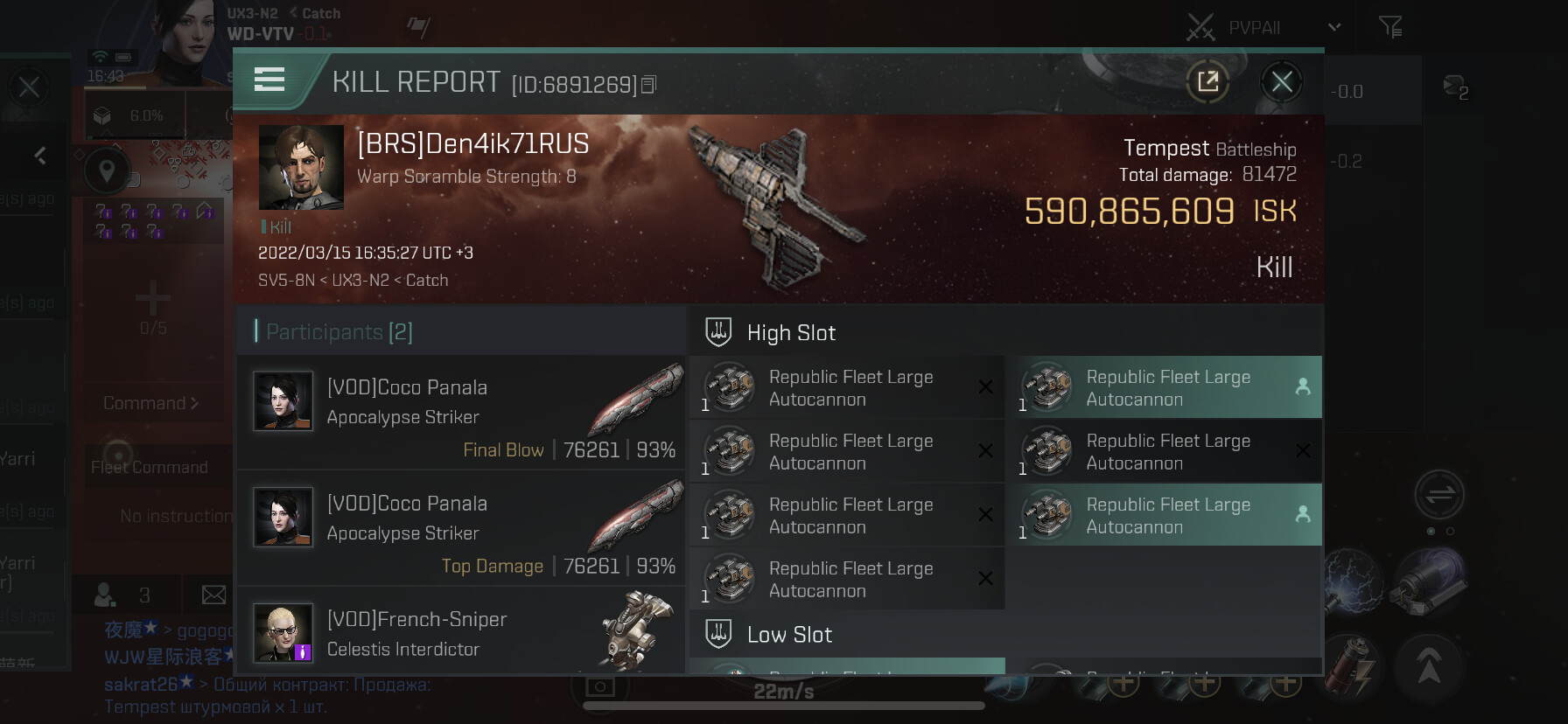Close the kill report window
This screenshot has height=724, width=1568.
(x=1282, y=82)
